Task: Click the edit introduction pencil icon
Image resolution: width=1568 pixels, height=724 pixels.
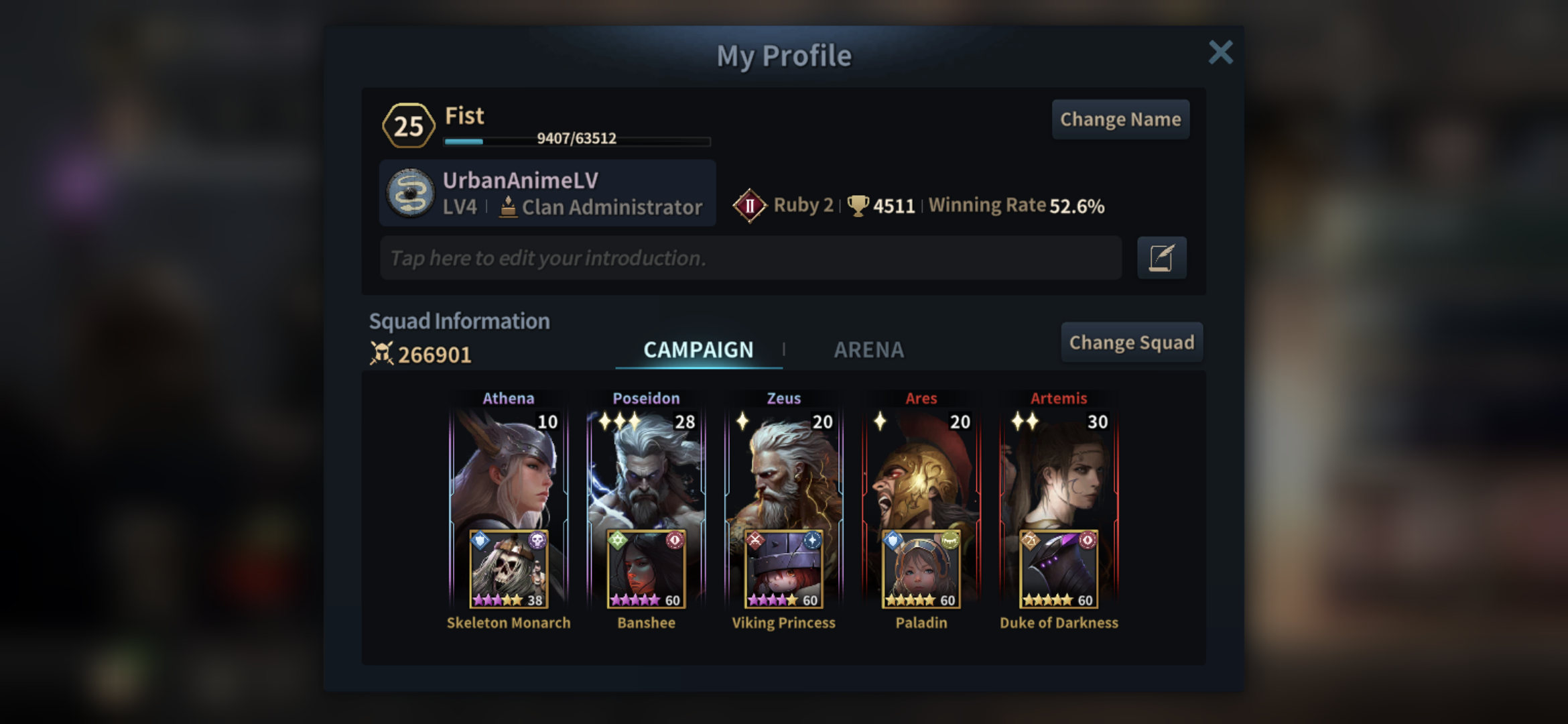Action: pos(1161,258)
